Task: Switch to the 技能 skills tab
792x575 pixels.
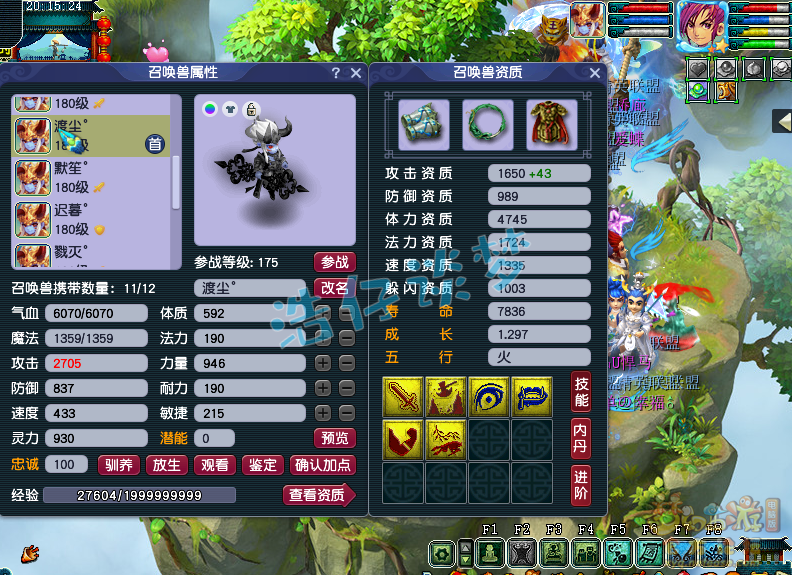Action: [580, 391]
